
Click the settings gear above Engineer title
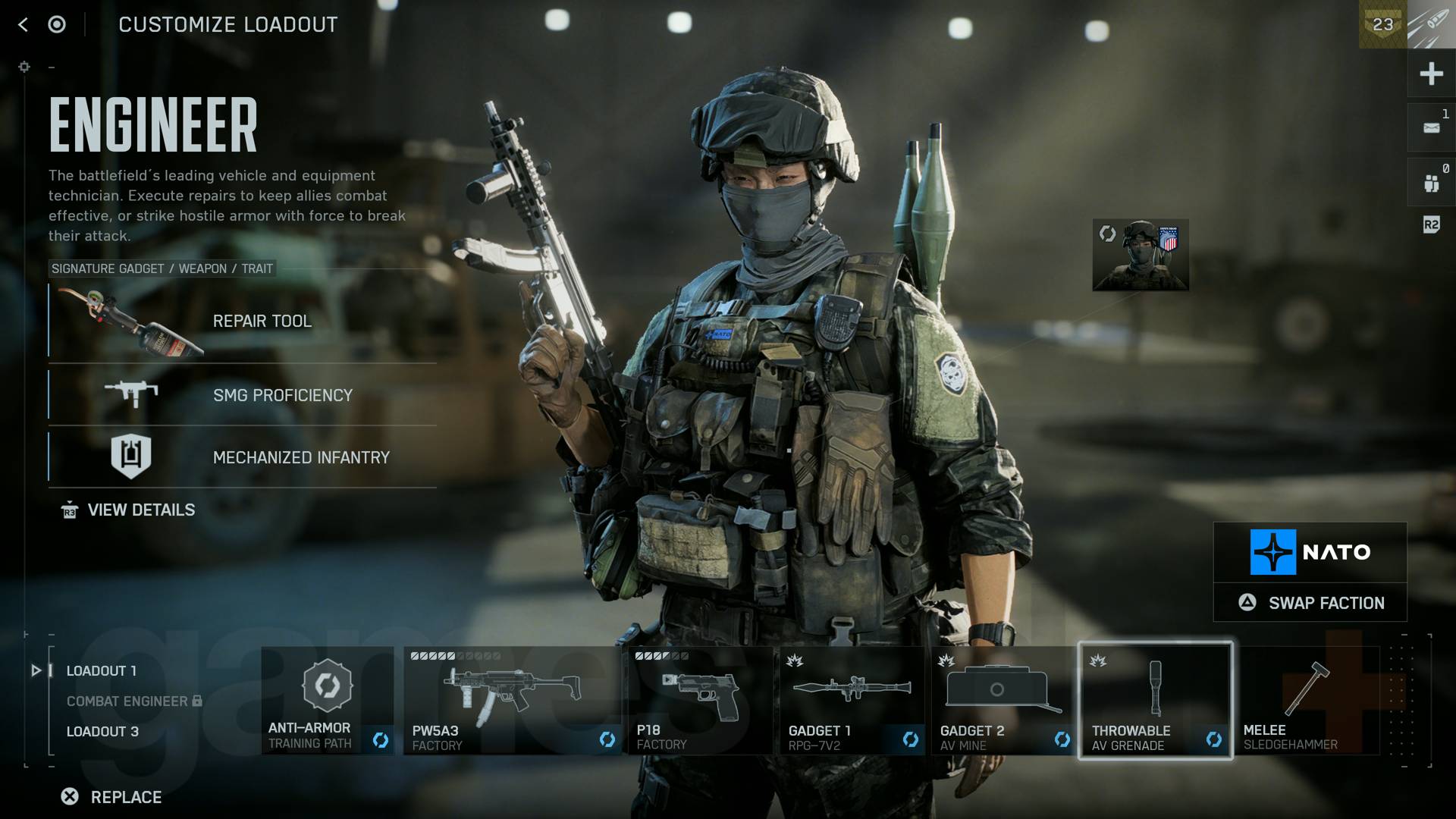pos(25,67)
